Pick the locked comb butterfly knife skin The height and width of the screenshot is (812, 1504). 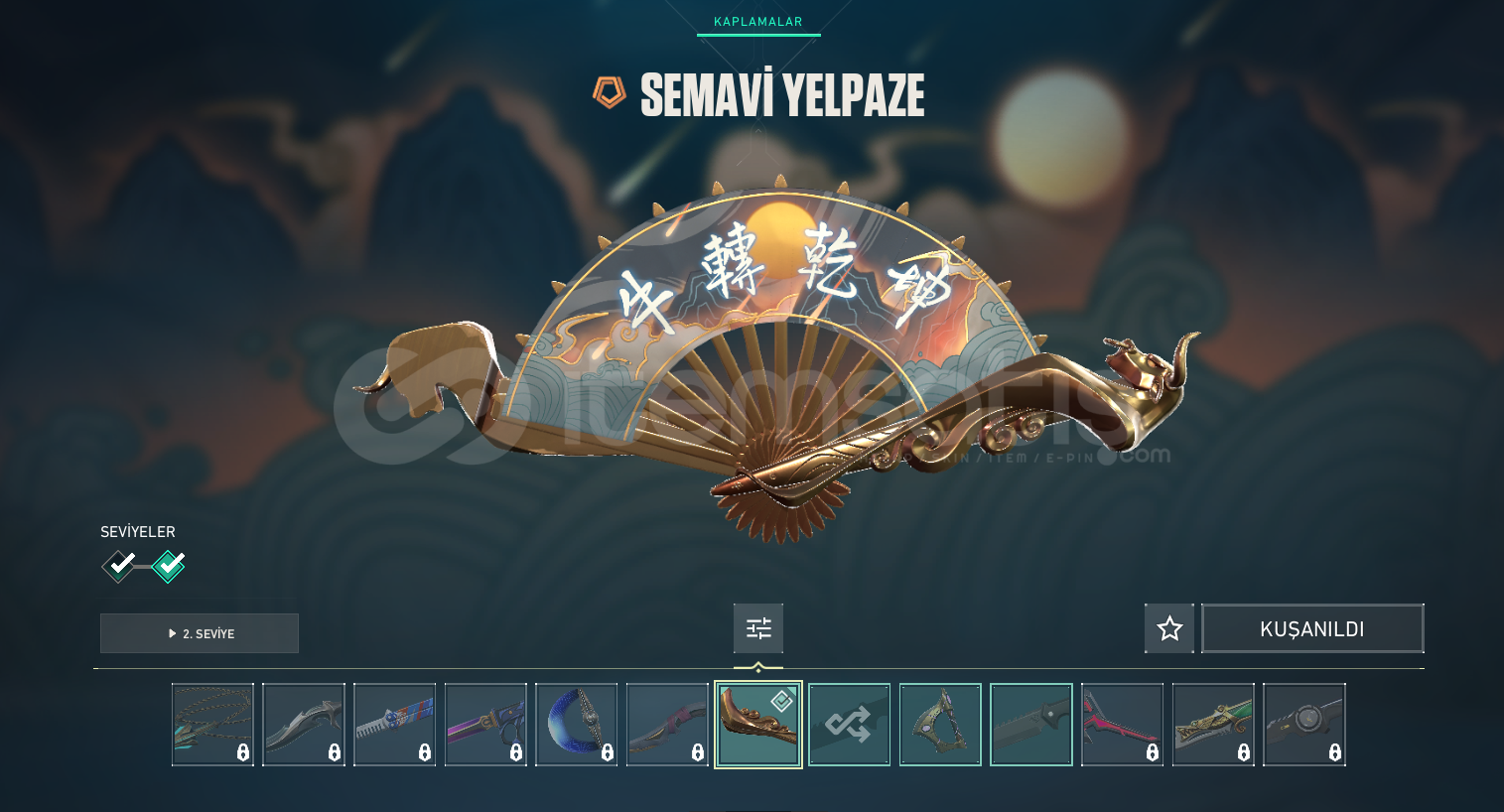pos(395,725)
